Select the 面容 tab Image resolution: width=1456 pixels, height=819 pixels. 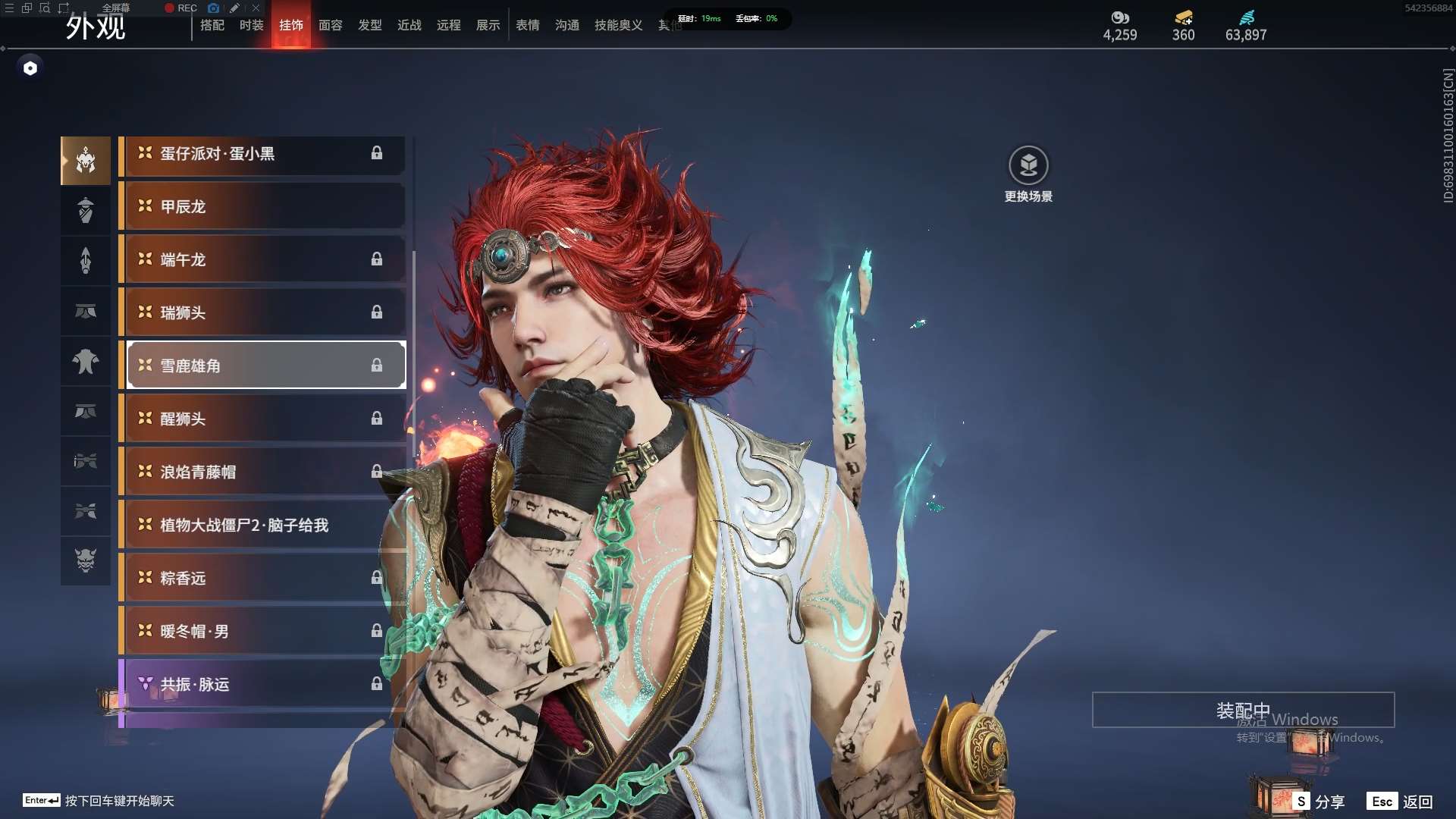331,25
